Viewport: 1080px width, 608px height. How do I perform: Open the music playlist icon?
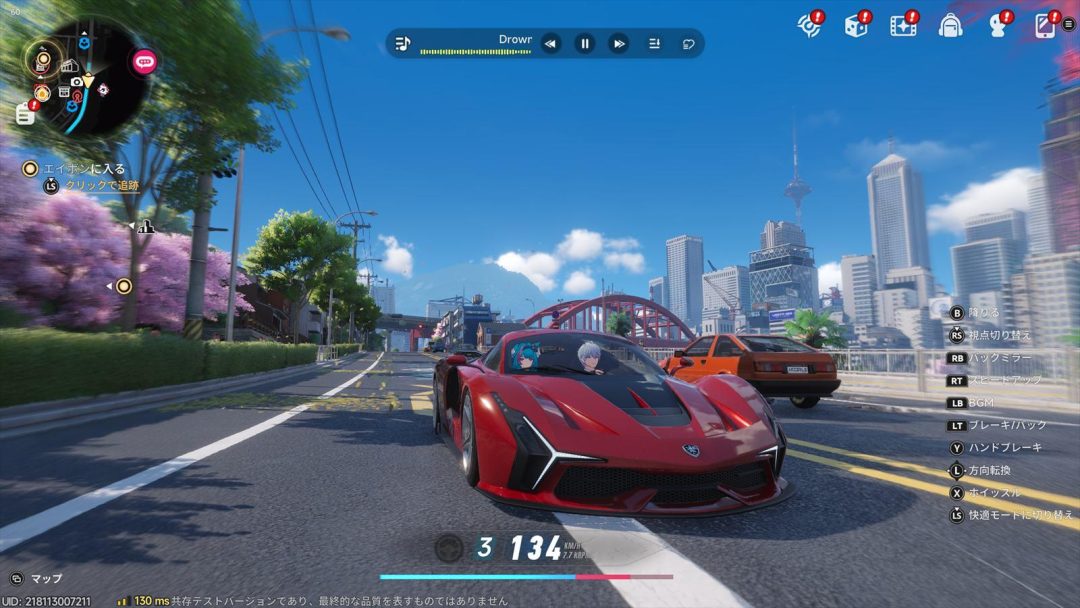[x=402, y=43]
